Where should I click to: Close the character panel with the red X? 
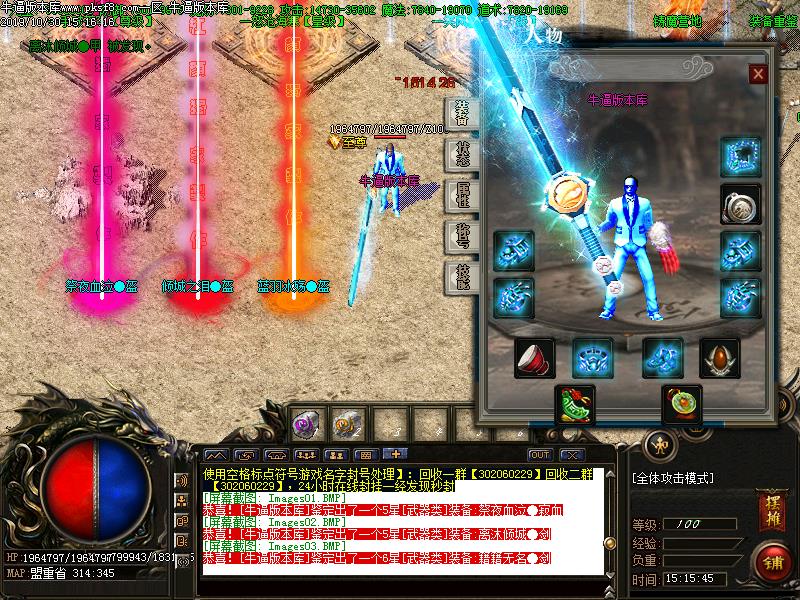(758, 74)
